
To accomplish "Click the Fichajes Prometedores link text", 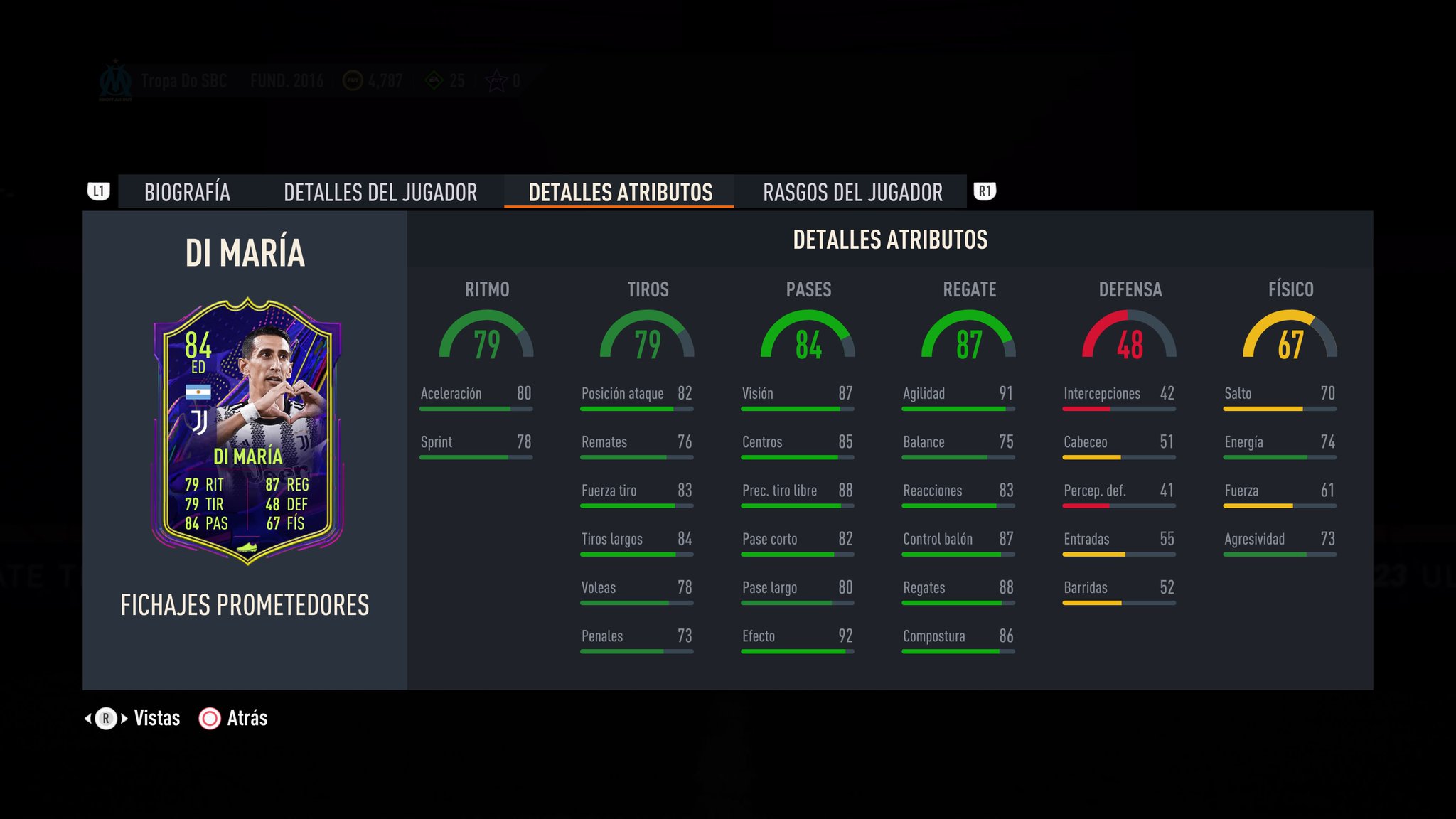I will 244,606.
